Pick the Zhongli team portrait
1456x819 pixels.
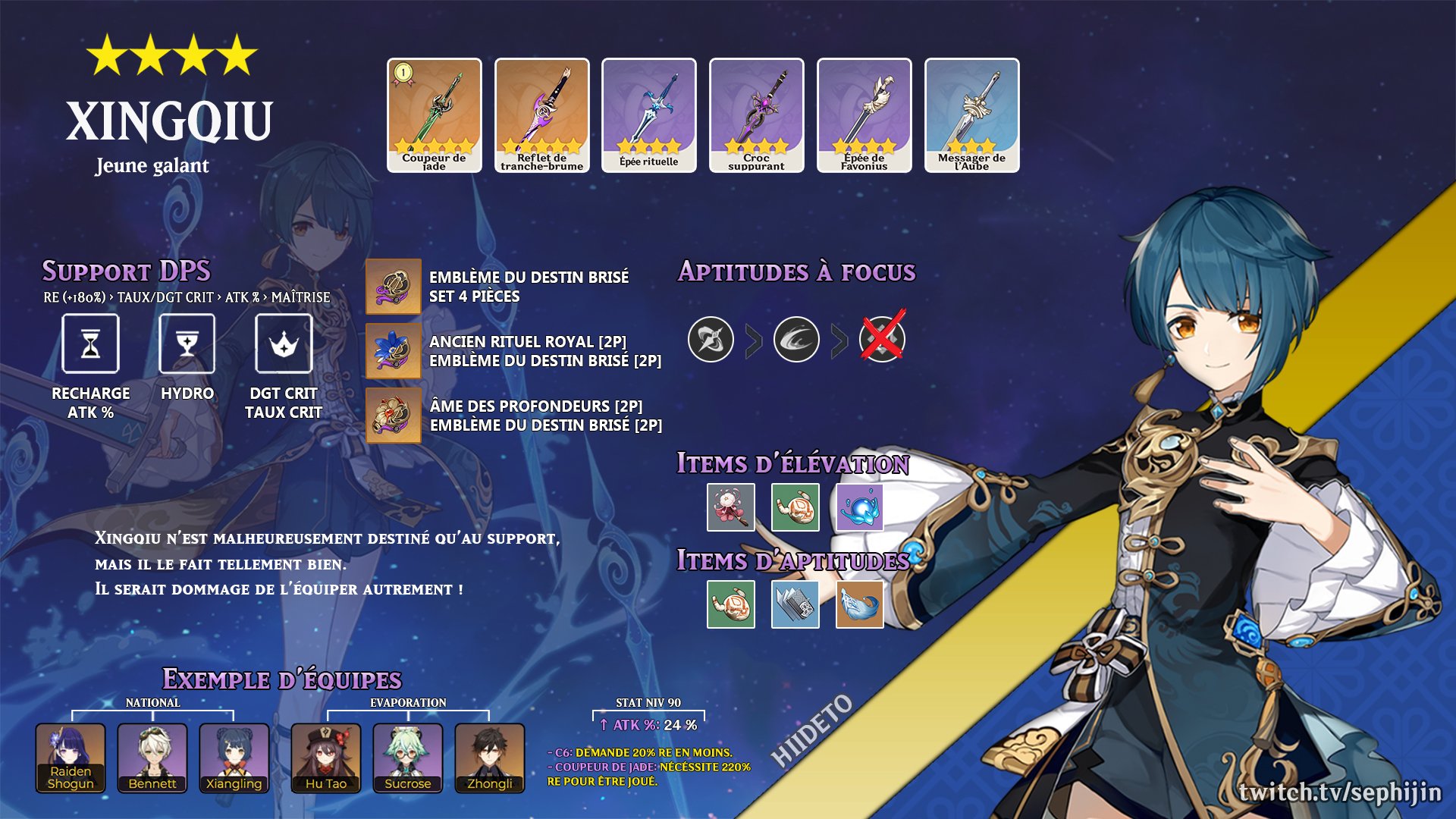[490, 758]
